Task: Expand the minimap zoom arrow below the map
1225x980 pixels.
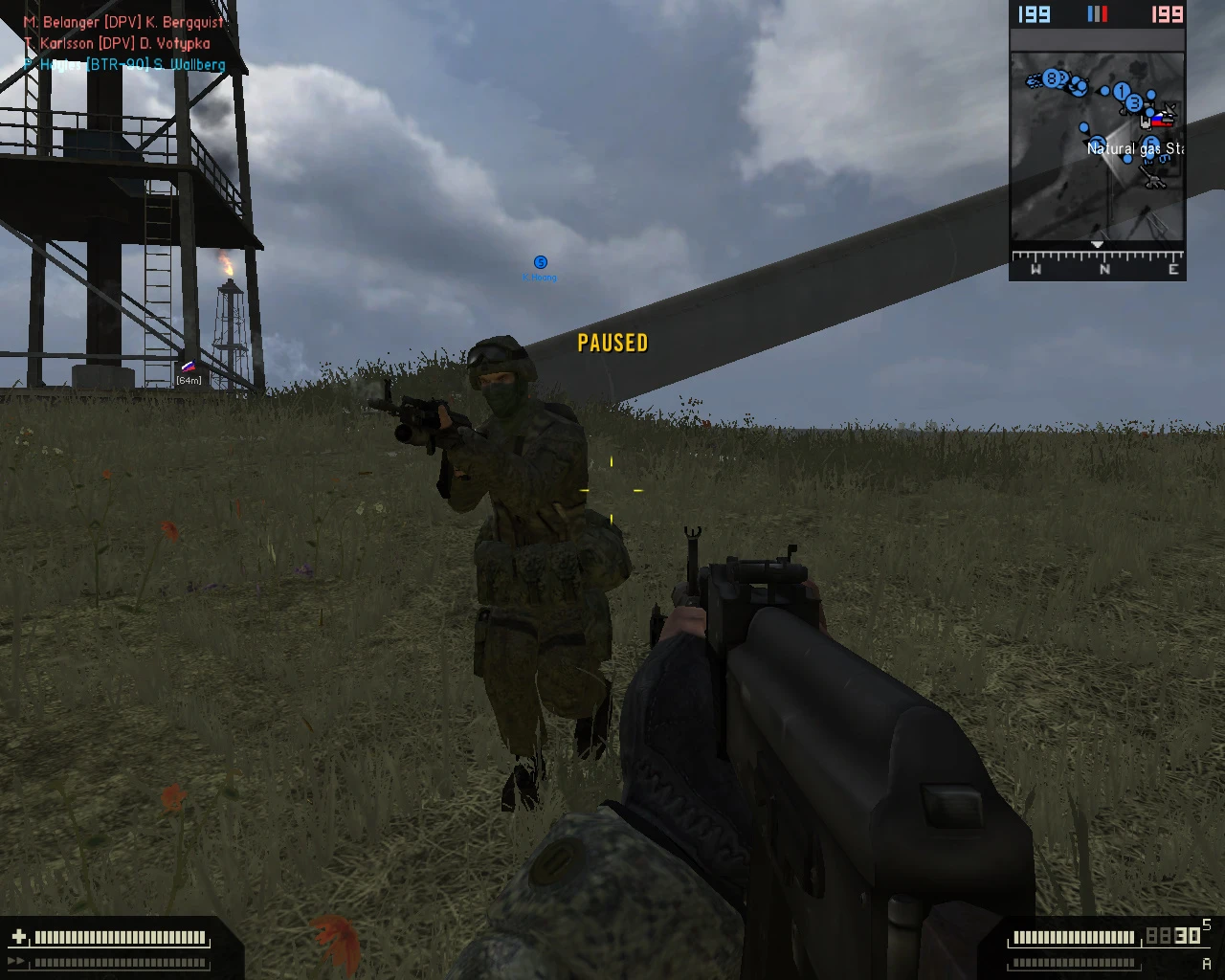Action: click(x=1097, y=243)
